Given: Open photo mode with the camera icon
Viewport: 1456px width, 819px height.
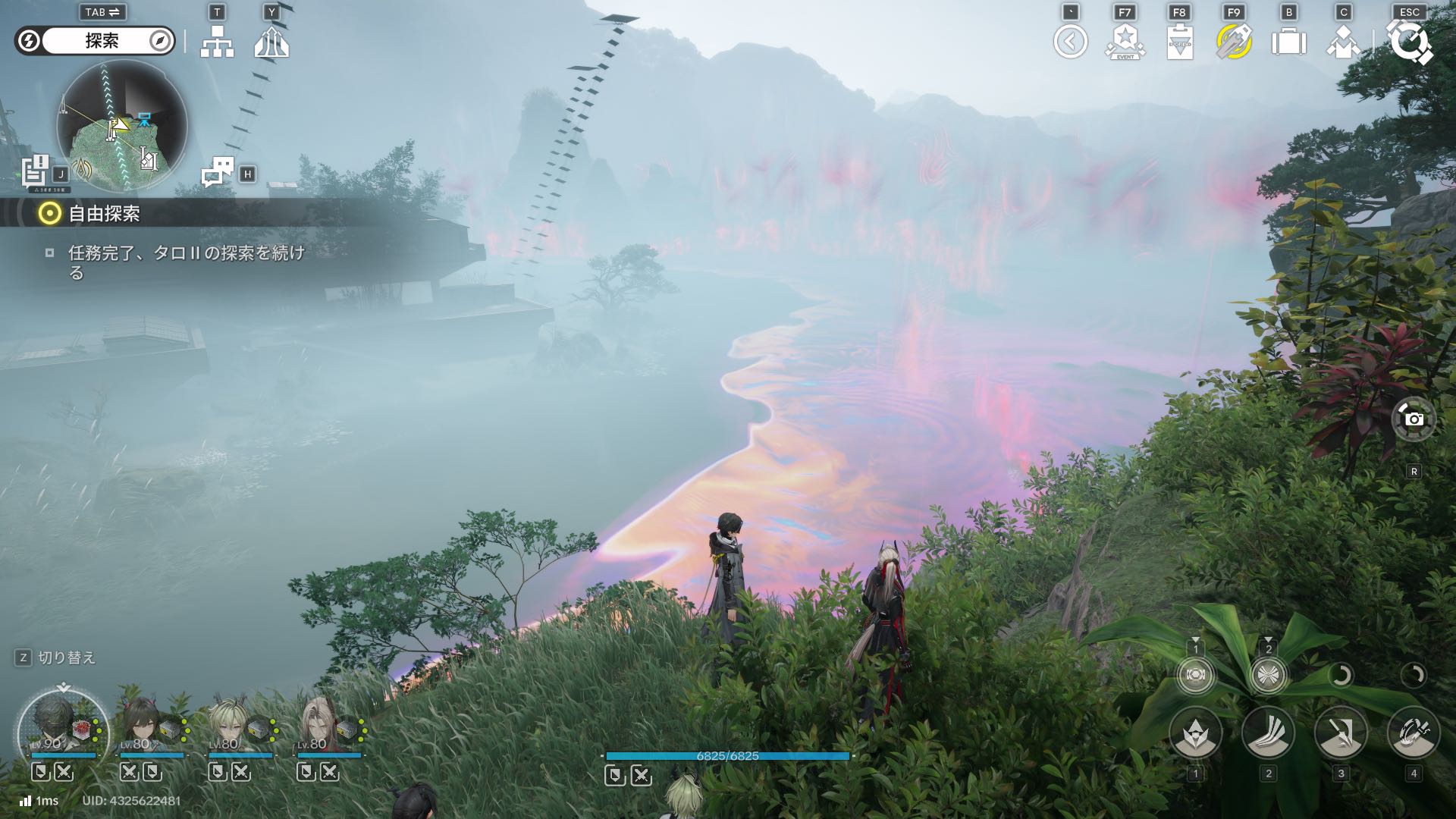Looking at the screenshot, I should click(x=1414, y=419).
